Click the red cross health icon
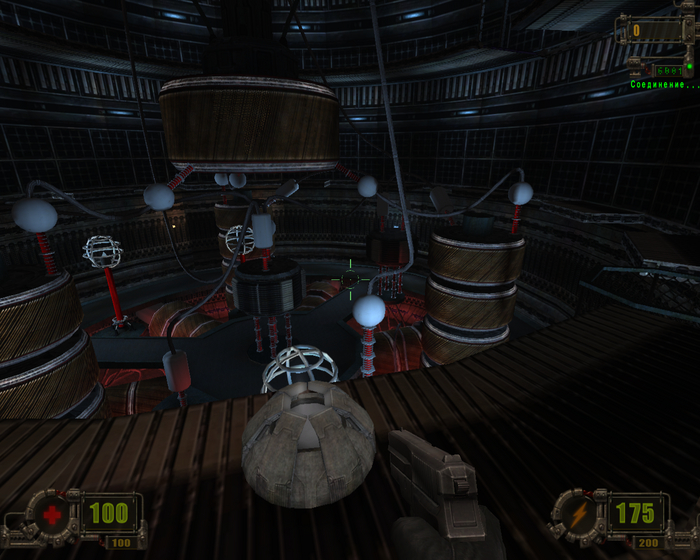 click(x=51, y=516)
